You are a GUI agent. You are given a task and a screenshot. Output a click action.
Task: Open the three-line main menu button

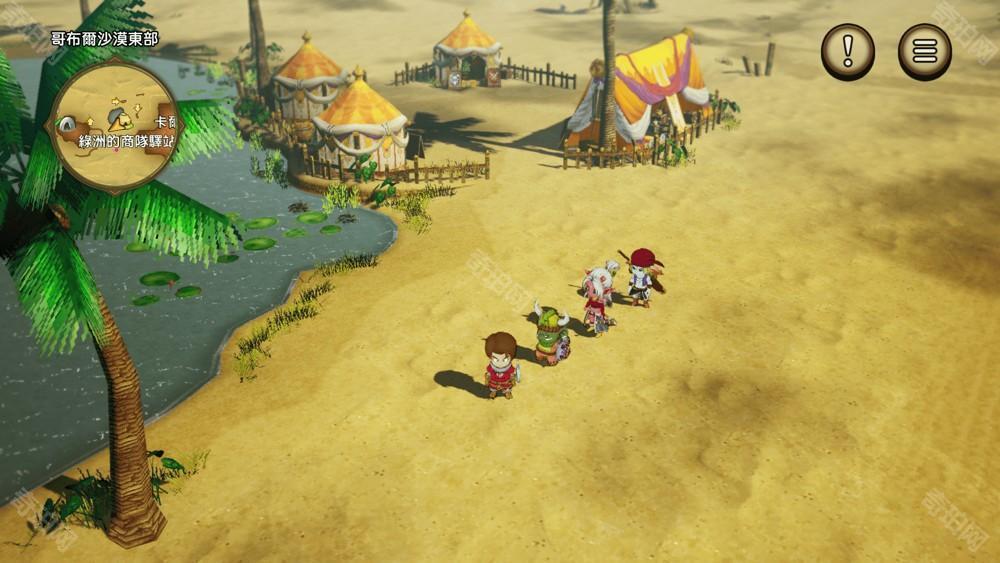click(x=924, y=51)
